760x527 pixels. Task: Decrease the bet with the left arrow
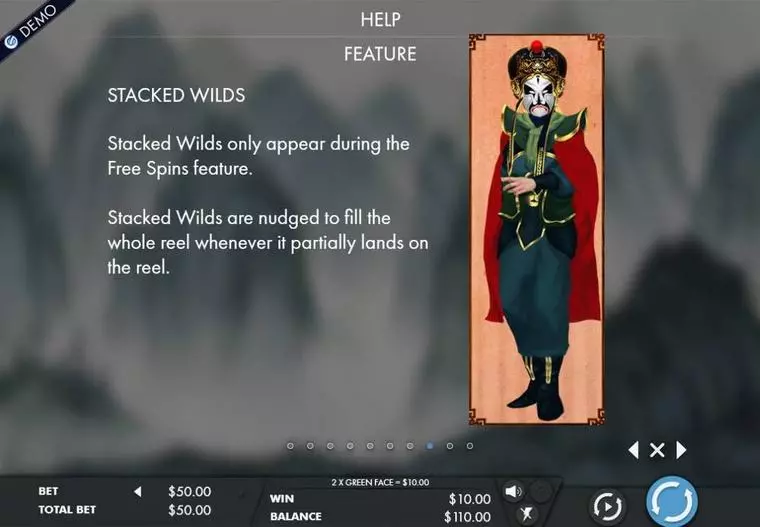(138, 491)
